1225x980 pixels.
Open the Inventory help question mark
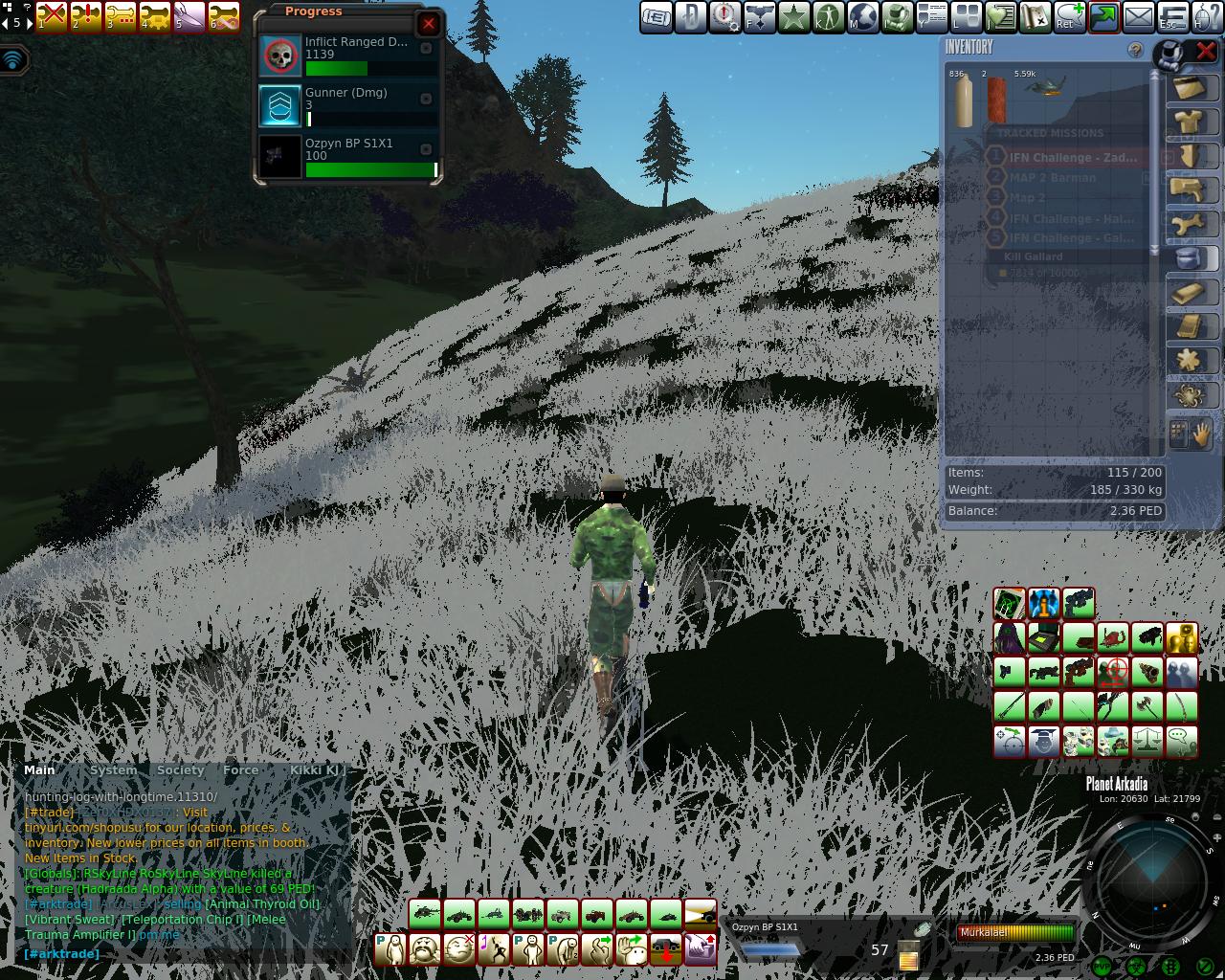click(x=1135, y=50)
